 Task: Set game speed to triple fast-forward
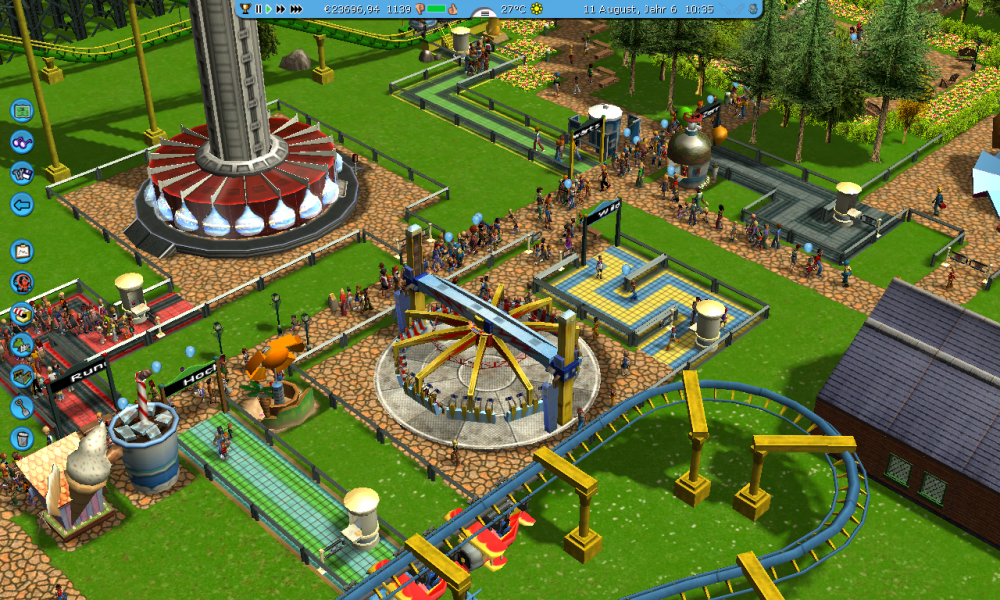pyautogui.click(x=297, y=9)
